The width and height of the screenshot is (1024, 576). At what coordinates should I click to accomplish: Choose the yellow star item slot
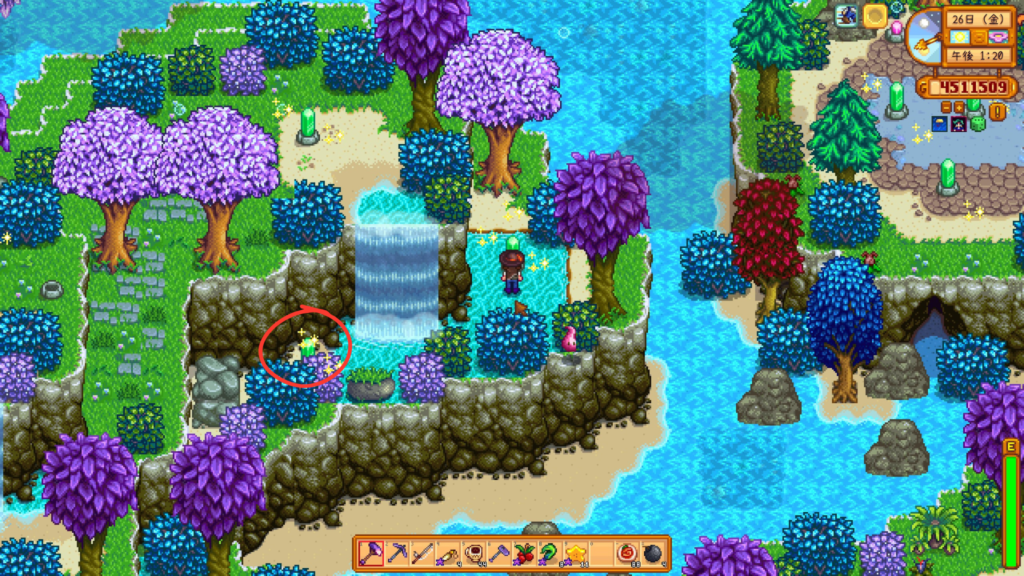(576, 552)
